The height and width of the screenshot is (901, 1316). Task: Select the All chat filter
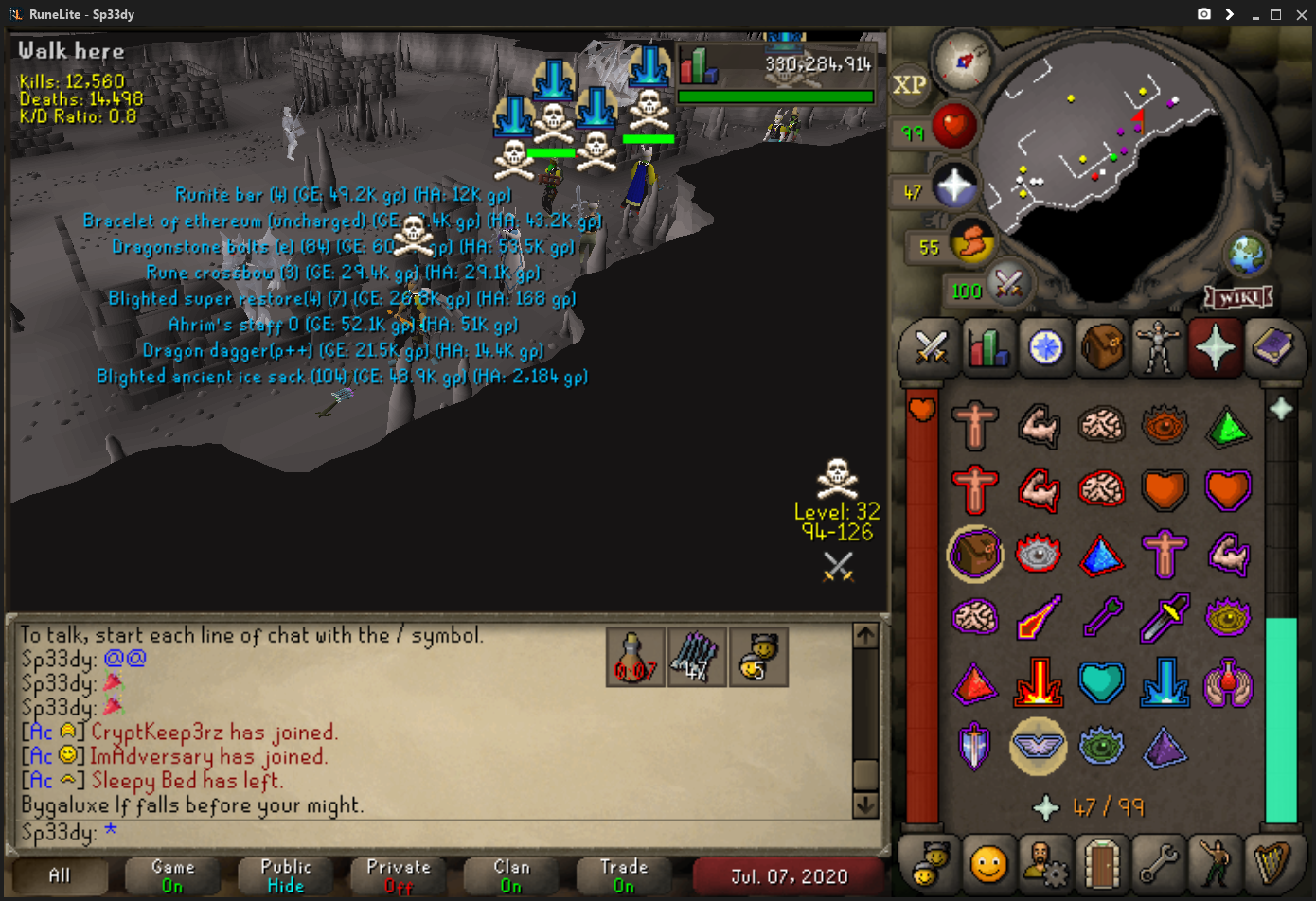(x=60, y=876)
